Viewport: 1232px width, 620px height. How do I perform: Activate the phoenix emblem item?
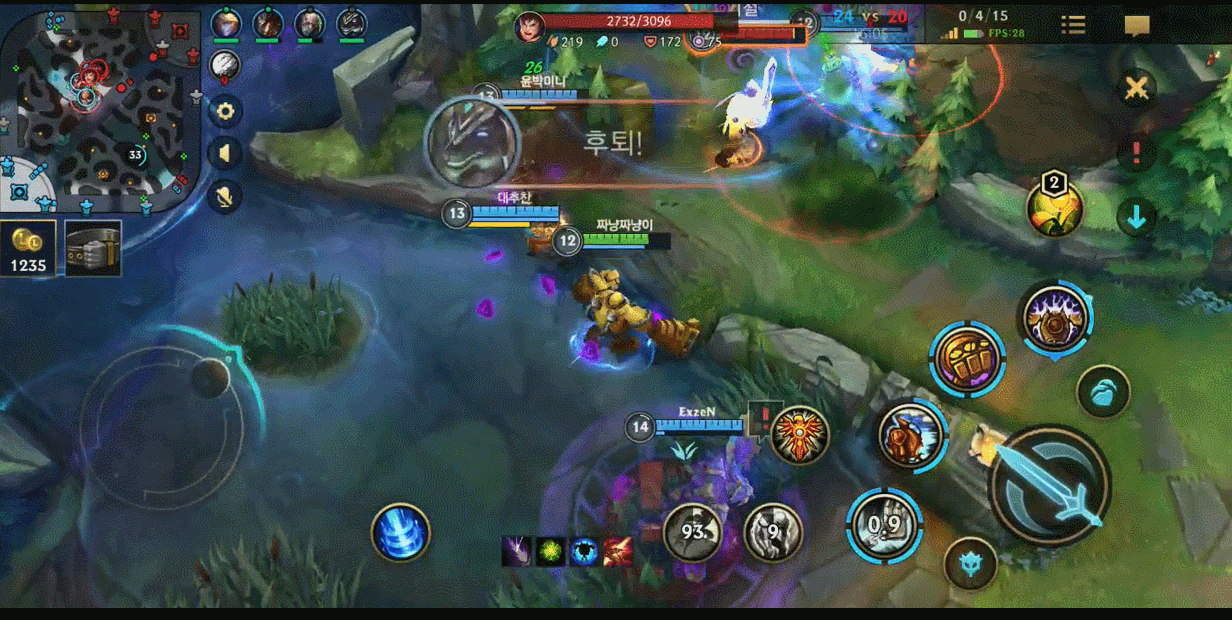coord(800,434)
